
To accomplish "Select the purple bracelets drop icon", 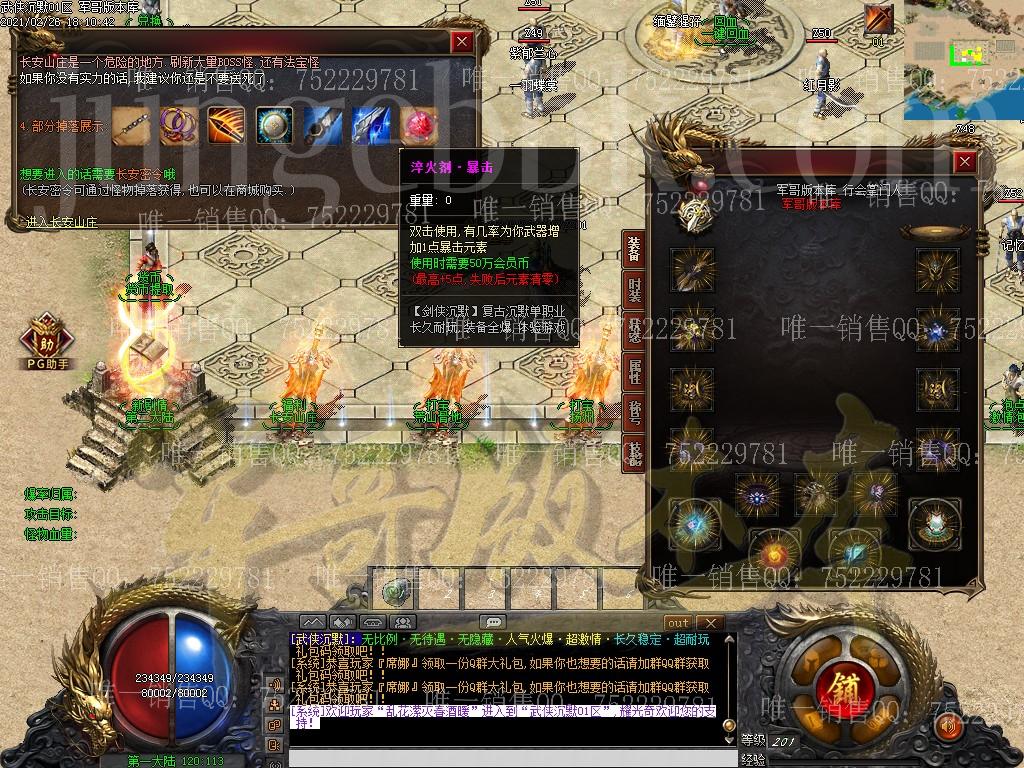I will [x=177, y=124].
